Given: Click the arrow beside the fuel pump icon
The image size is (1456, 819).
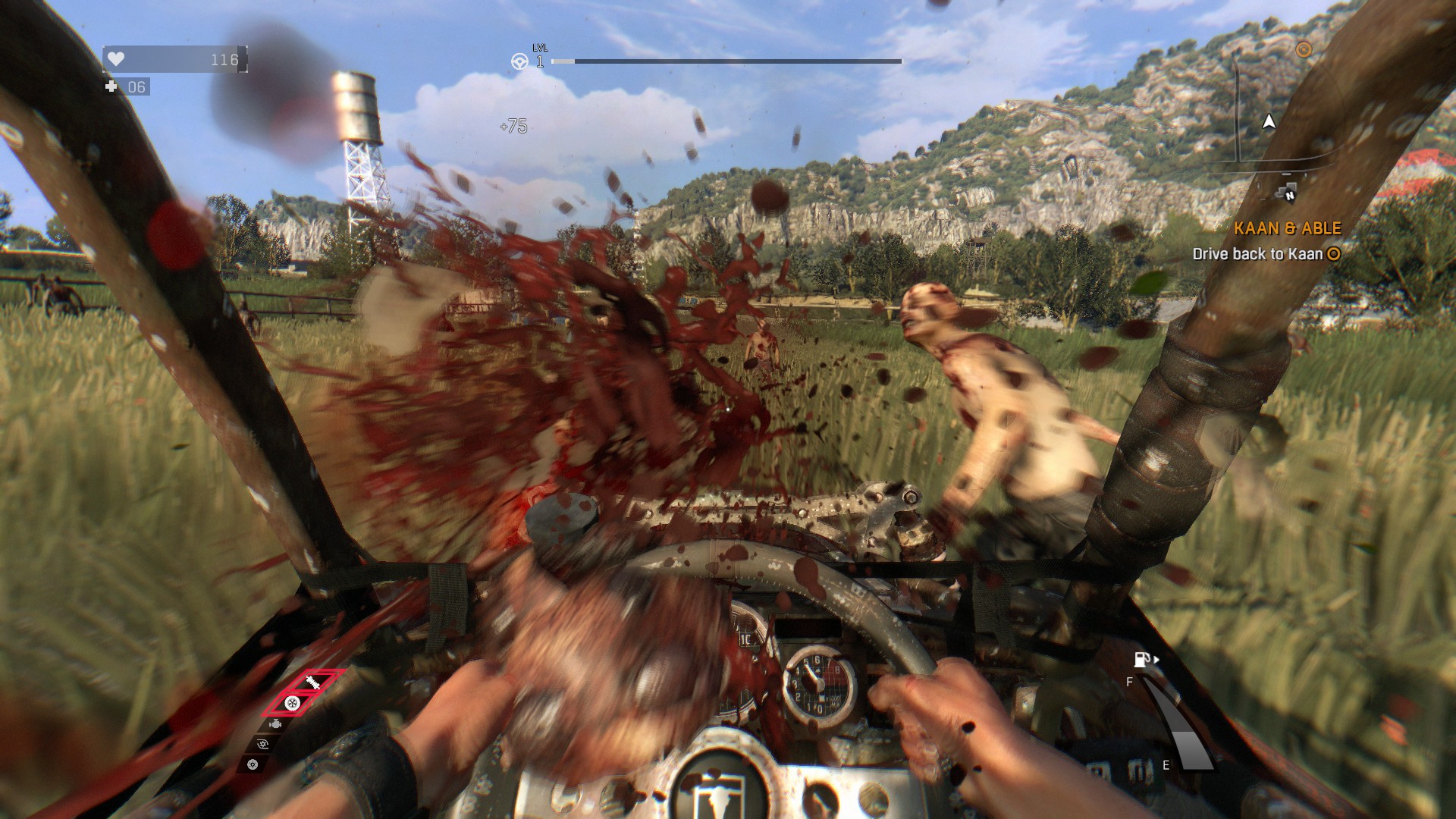Looking at the screenshot, I should [1156, 659].
